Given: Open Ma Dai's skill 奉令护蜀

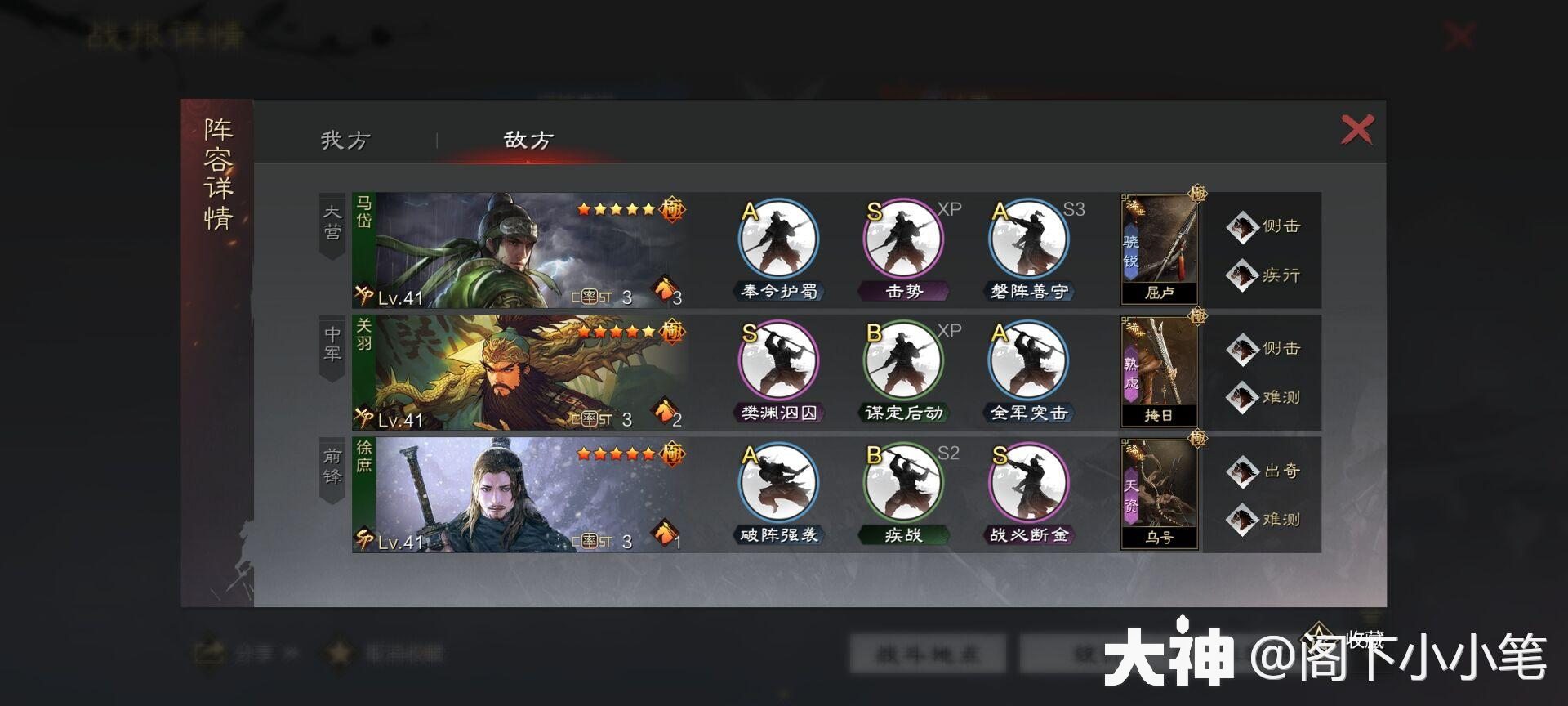Looking at the screenshot, I should coord(777,237).
